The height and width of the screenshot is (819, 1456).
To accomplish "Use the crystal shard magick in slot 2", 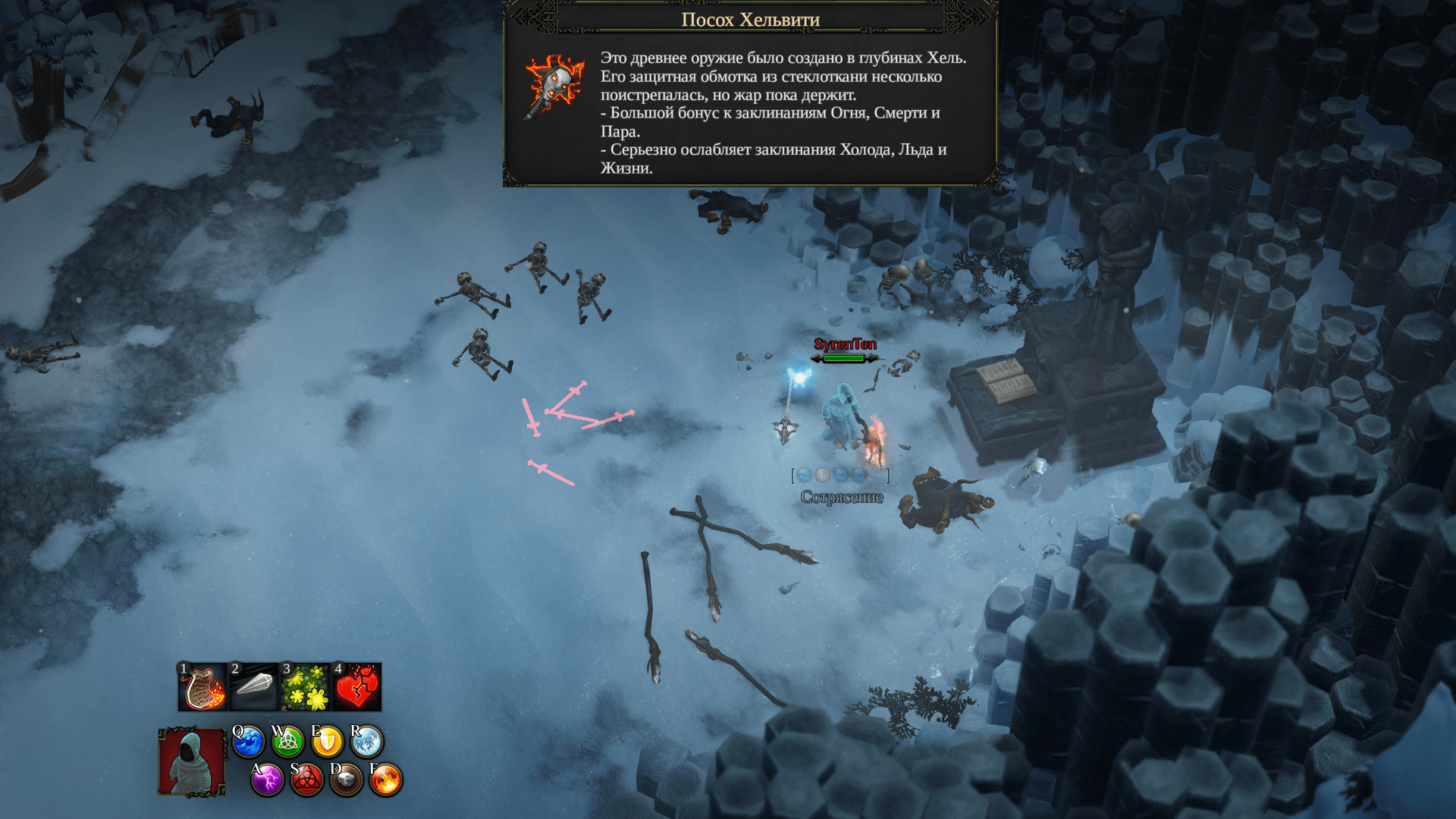I will (x=254, y=687).
